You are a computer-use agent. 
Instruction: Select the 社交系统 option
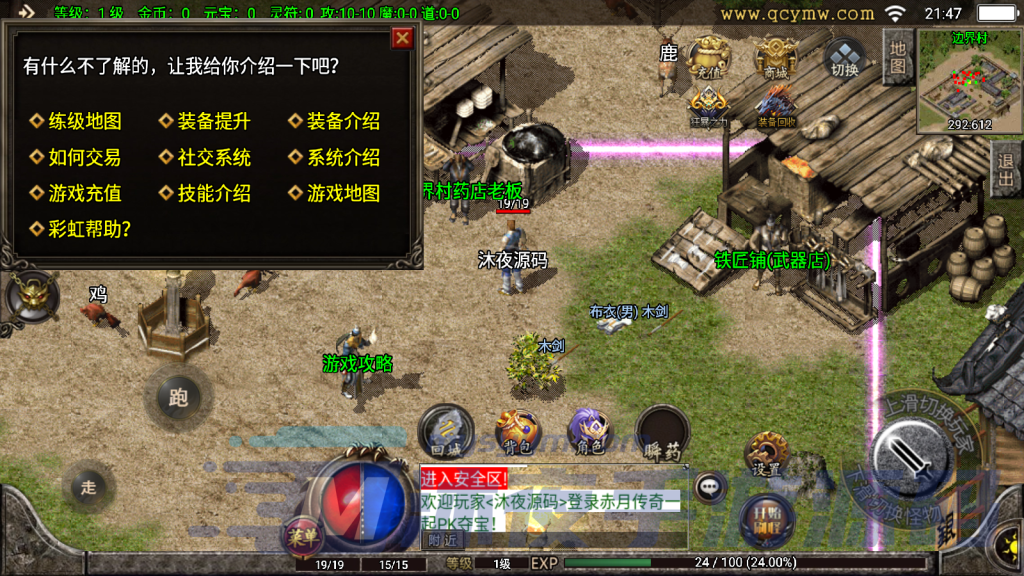pyautogui.click(x=213, y=157)
